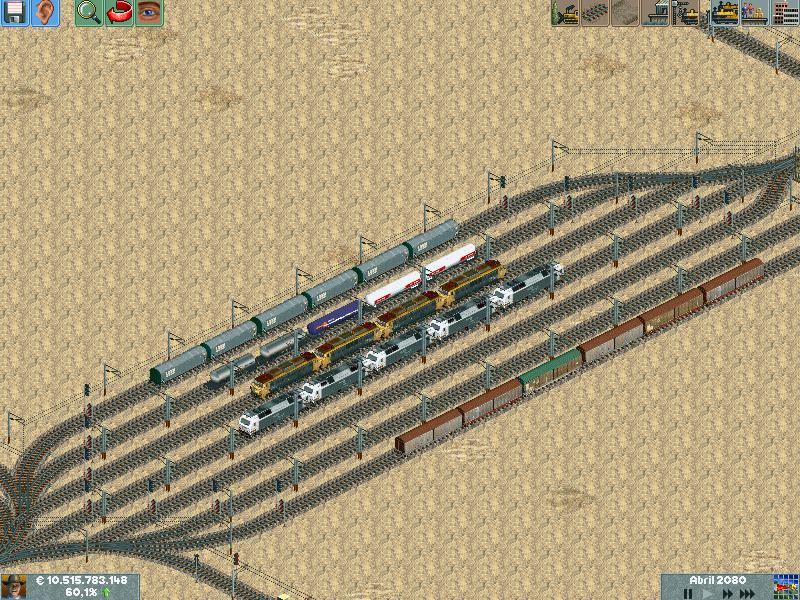Open the map from the bottom-corner icon
The width and height of the screenshot is (800, 600).
click(786, 586)
